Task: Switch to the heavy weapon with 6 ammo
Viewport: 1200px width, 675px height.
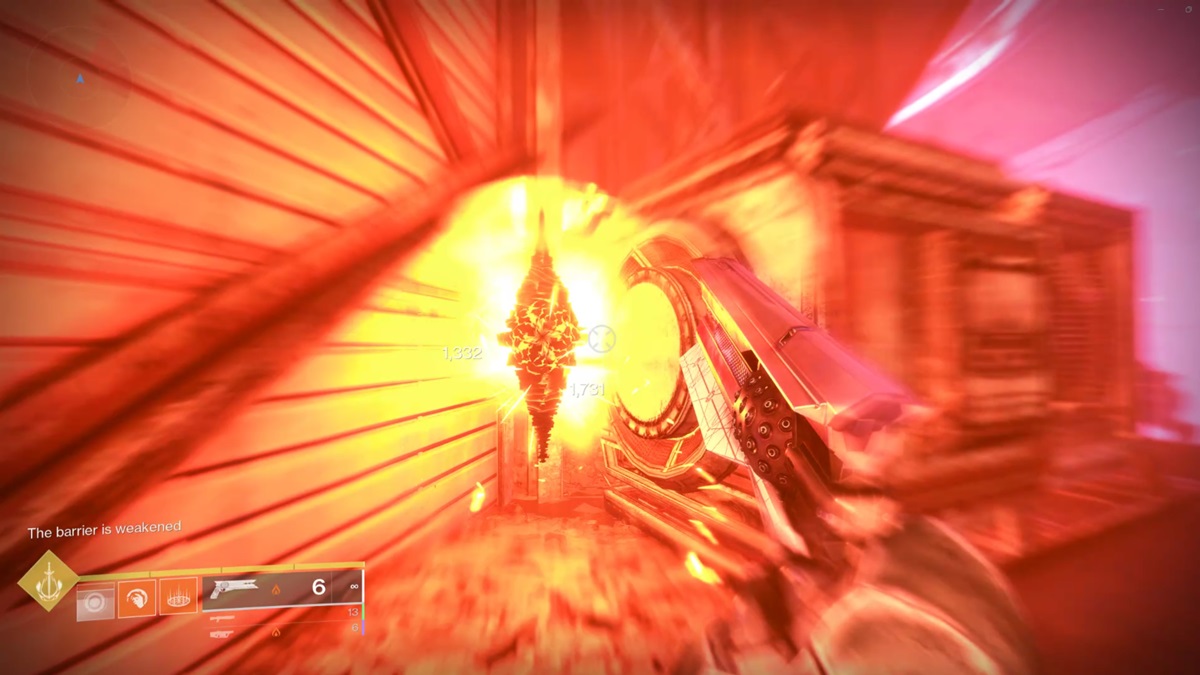Action: [283, 631]
